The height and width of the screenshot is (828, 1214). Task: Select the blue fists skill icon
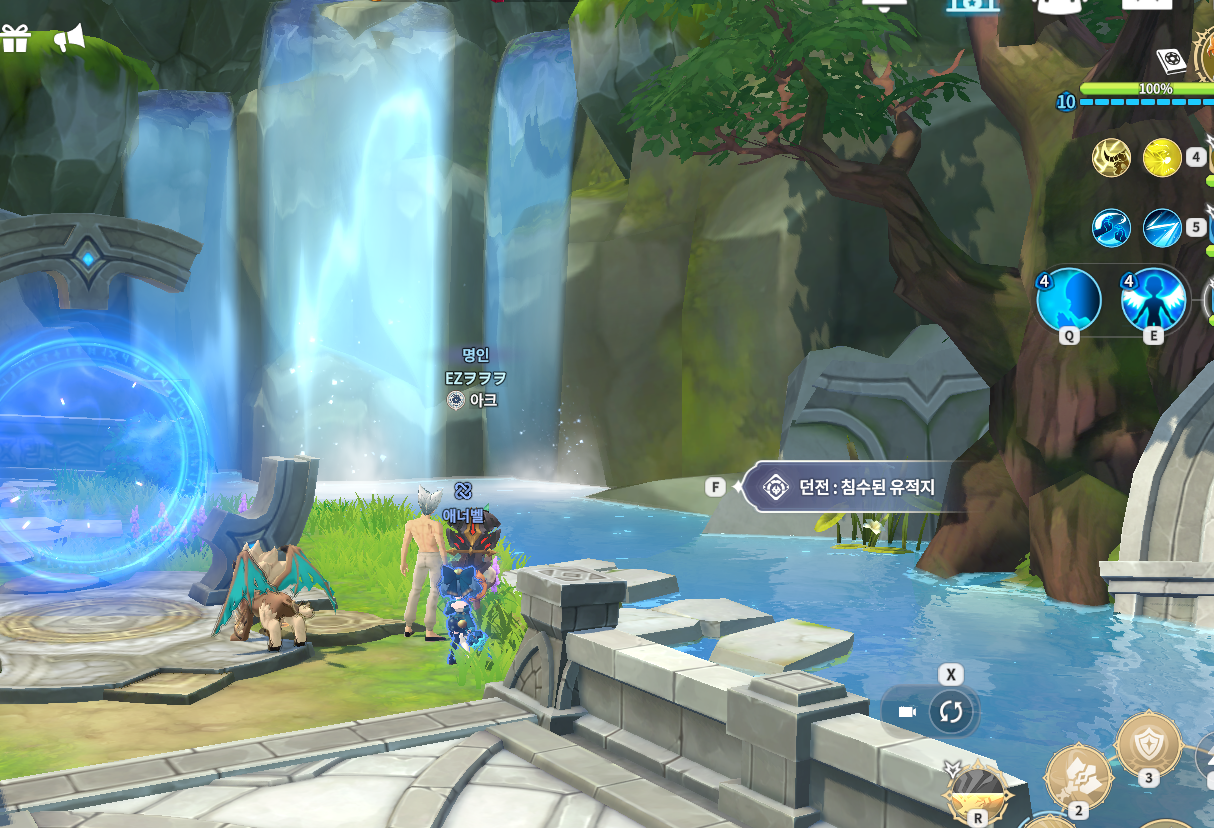(x=1111, y=228)
